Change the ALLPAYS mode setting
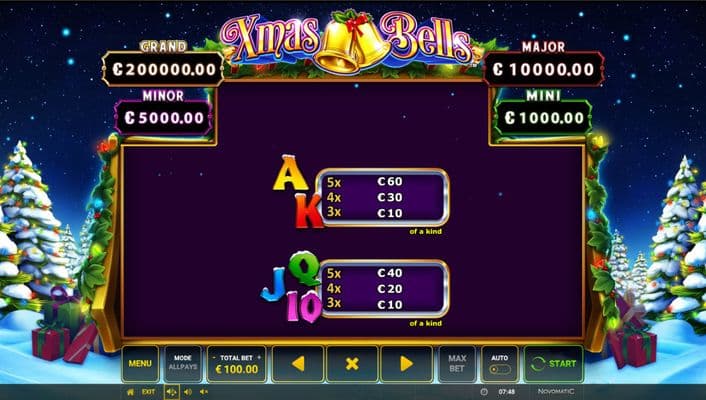The height and width of the screenshot is (400, 706). 182,364
